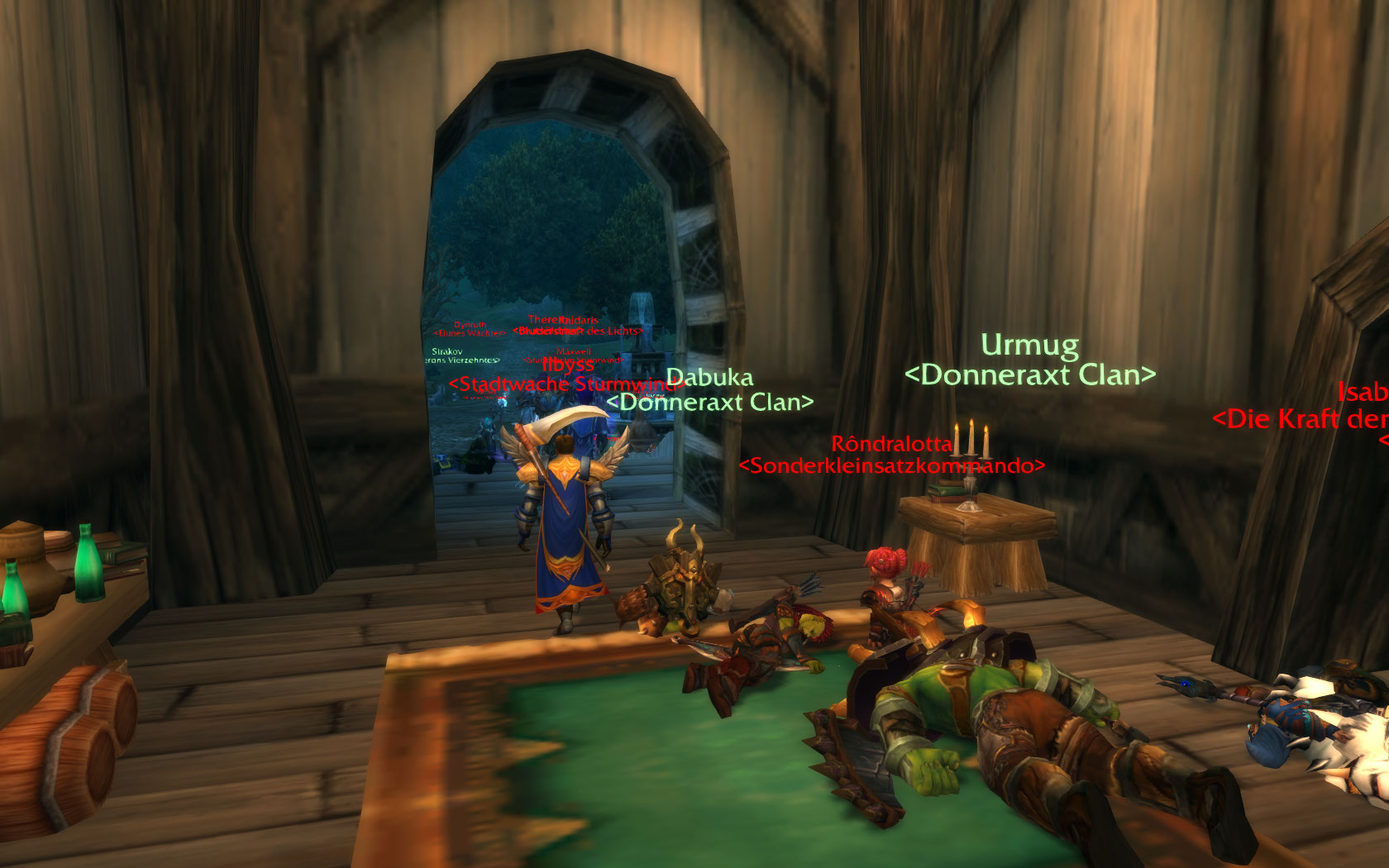
Task: Click the red Rôndralotta name label
Action: (x=891, y=444)
